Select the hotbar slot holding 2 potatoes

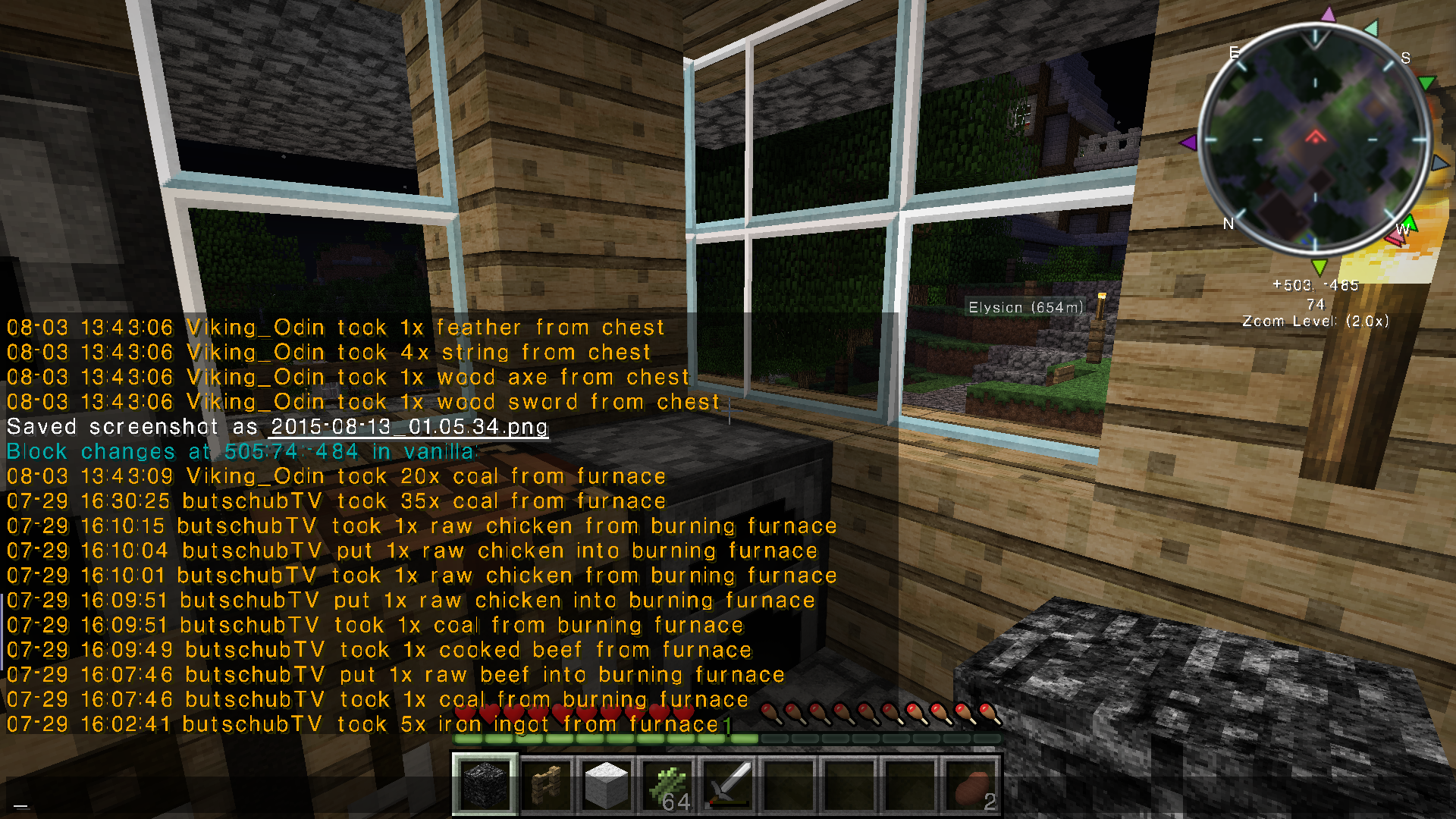pos(971,784)
